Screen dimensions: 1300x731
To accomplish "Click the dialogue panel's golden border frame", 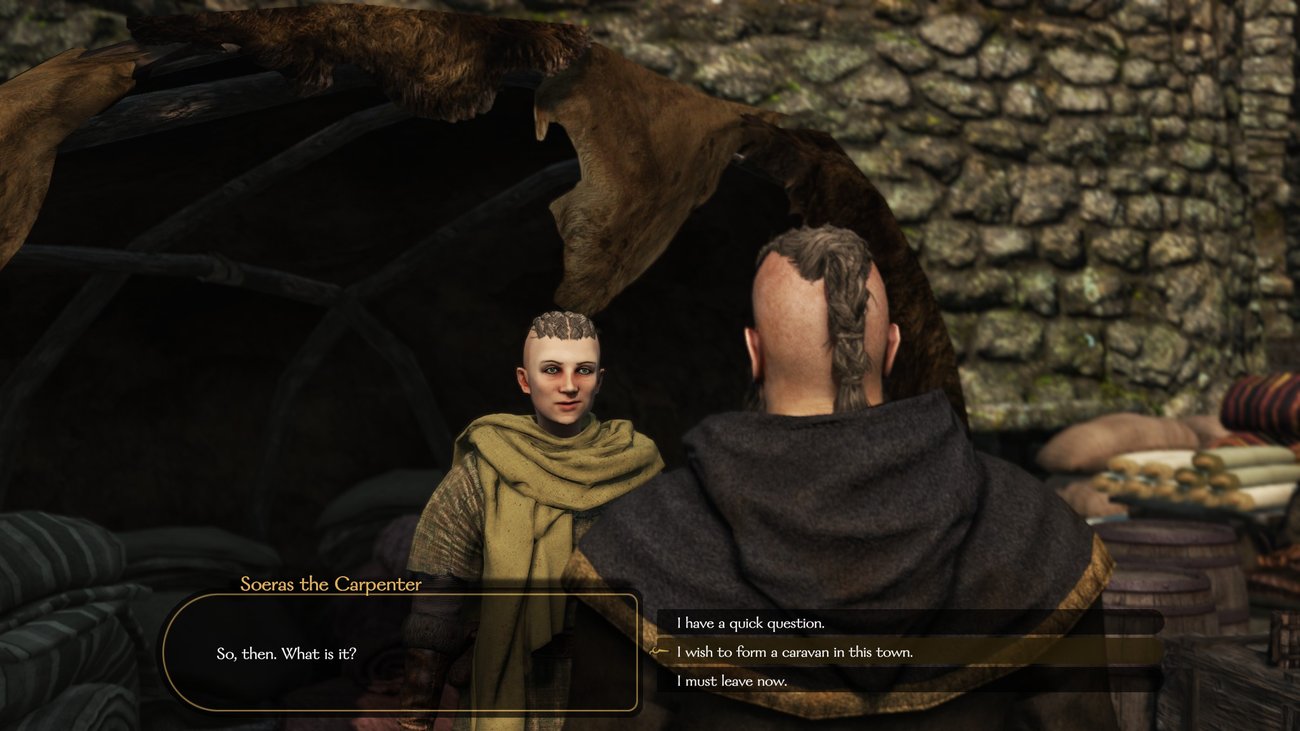I will 404,597.
